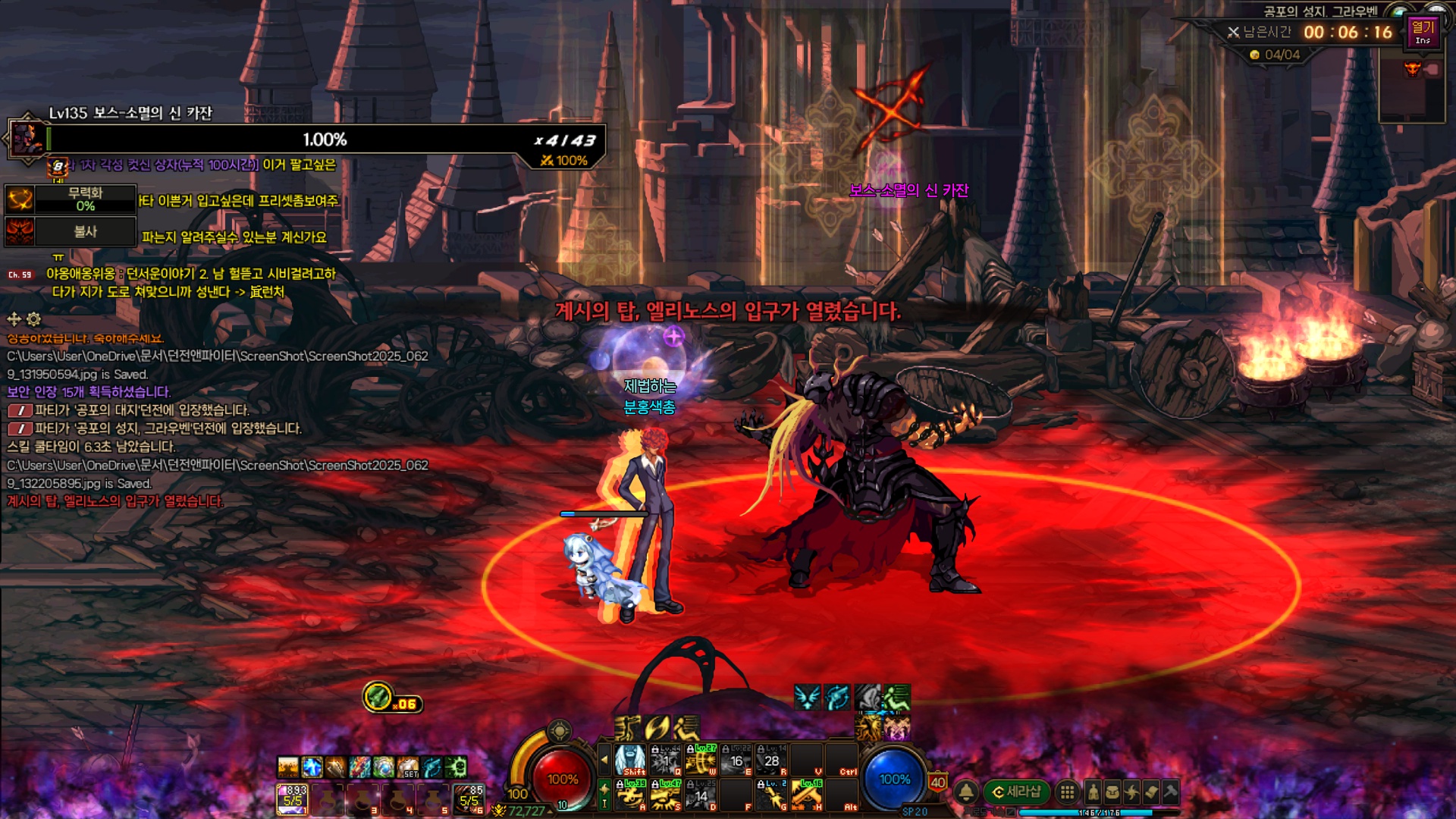This screenshot has height=819, width=1456.
Task: Activate the golden skill on the S slot
Action: tap(665, 795)
